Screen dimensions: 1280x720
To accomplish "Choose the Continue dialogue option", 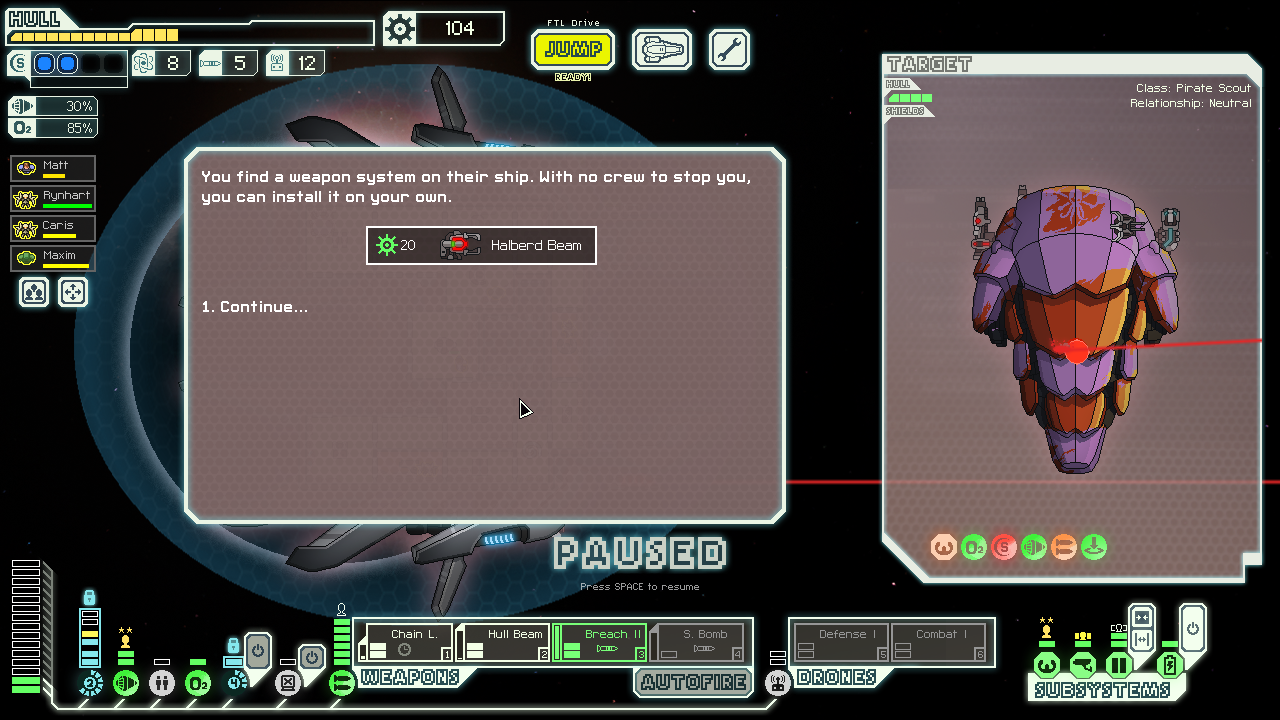I will [x=255, y=307].
